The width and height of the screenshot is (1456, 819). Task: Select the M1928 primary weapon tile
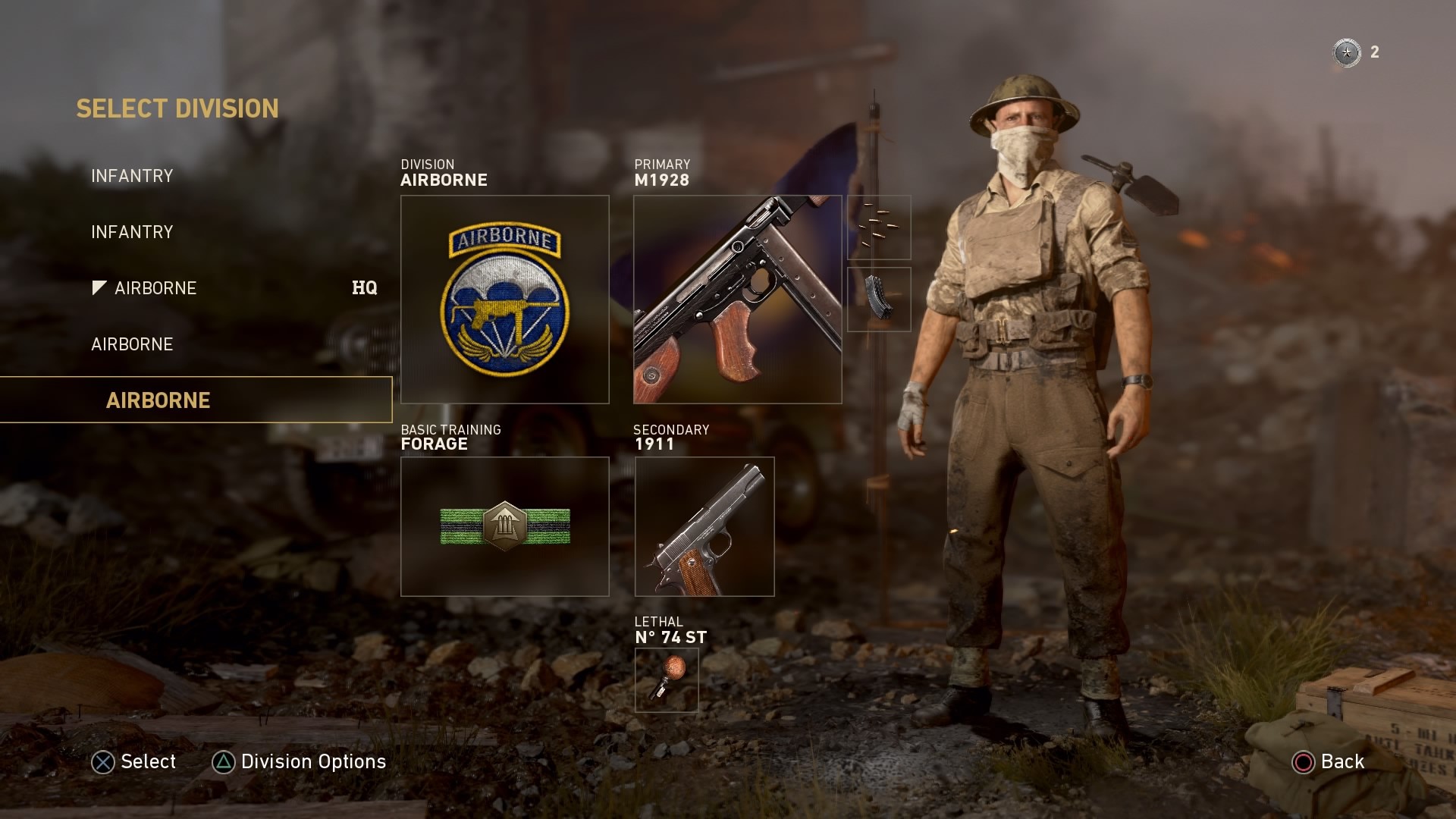pyautogui.click(x=737, y=300)
